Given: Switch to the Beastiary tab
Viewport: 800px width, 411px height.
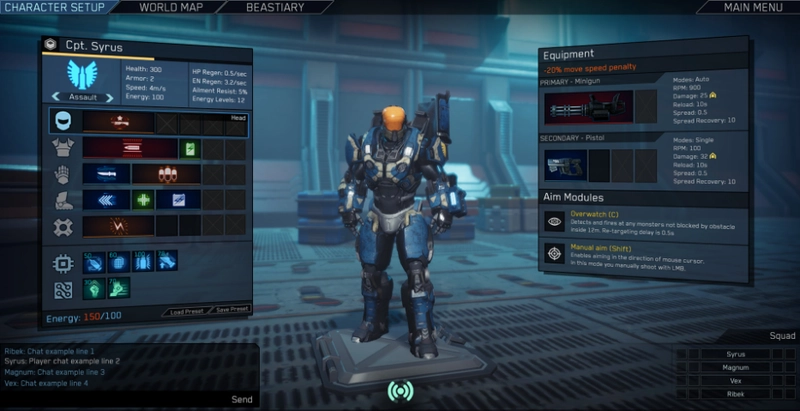Looking at the screenshot, I should point(275,7).
